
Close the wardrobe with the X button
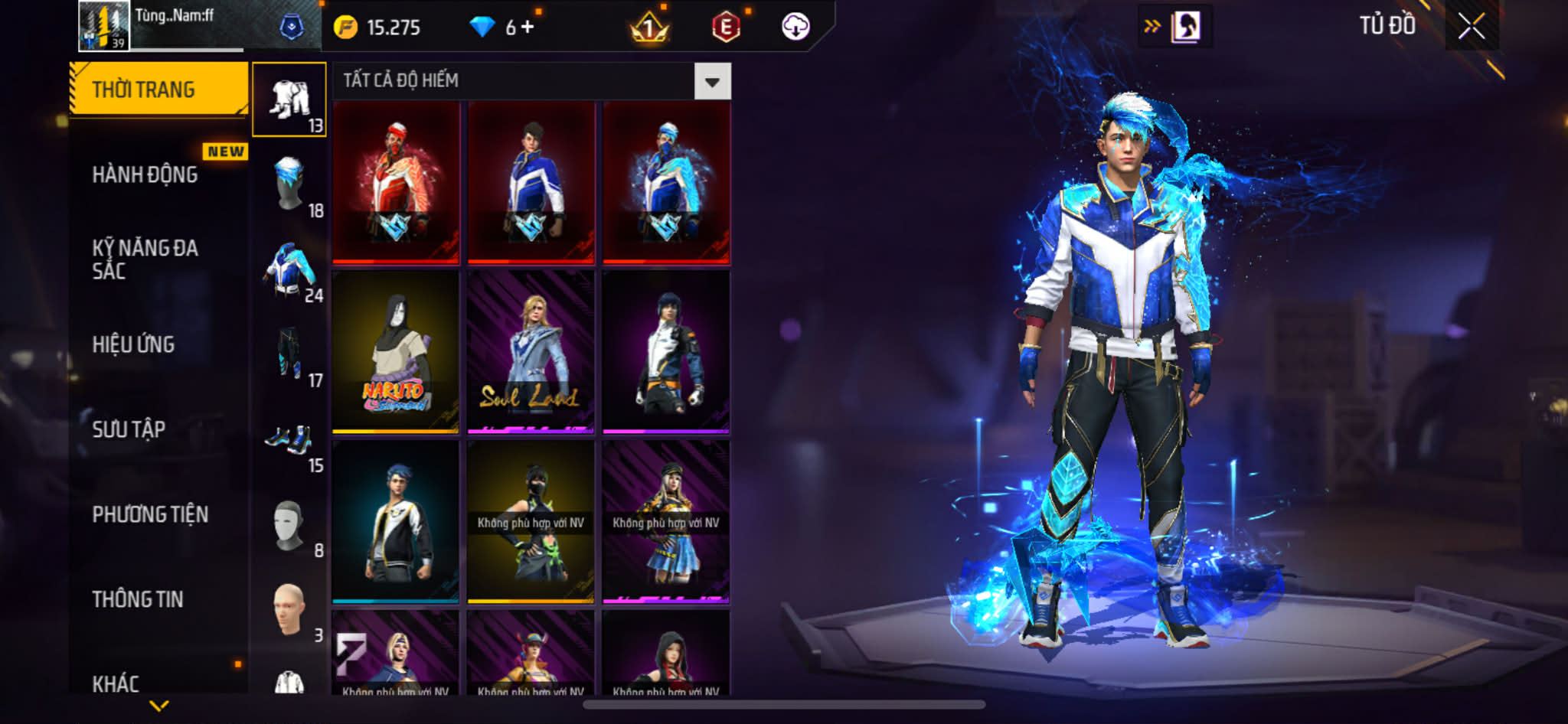1471,27
